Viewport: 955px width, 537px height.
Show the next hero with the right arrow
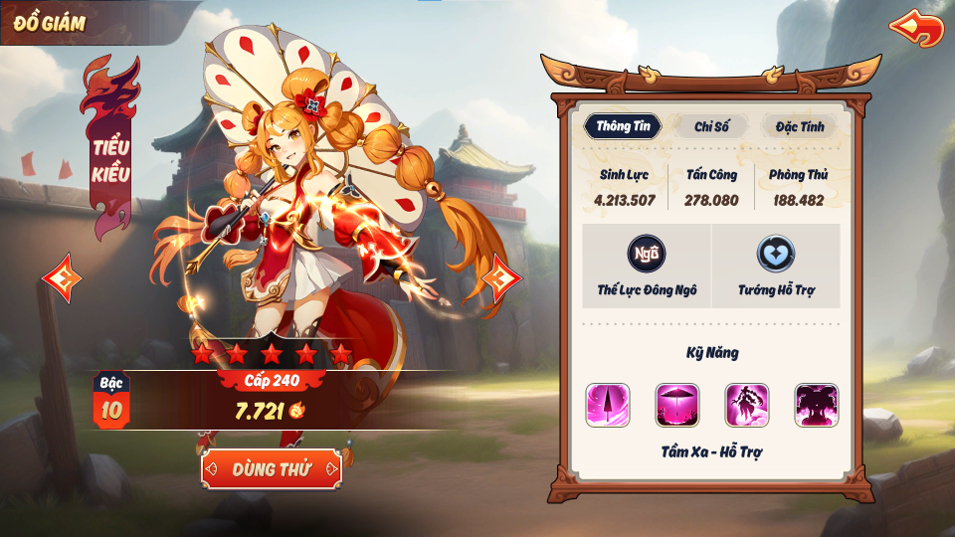pyautogui.click(x=500, y=277)
